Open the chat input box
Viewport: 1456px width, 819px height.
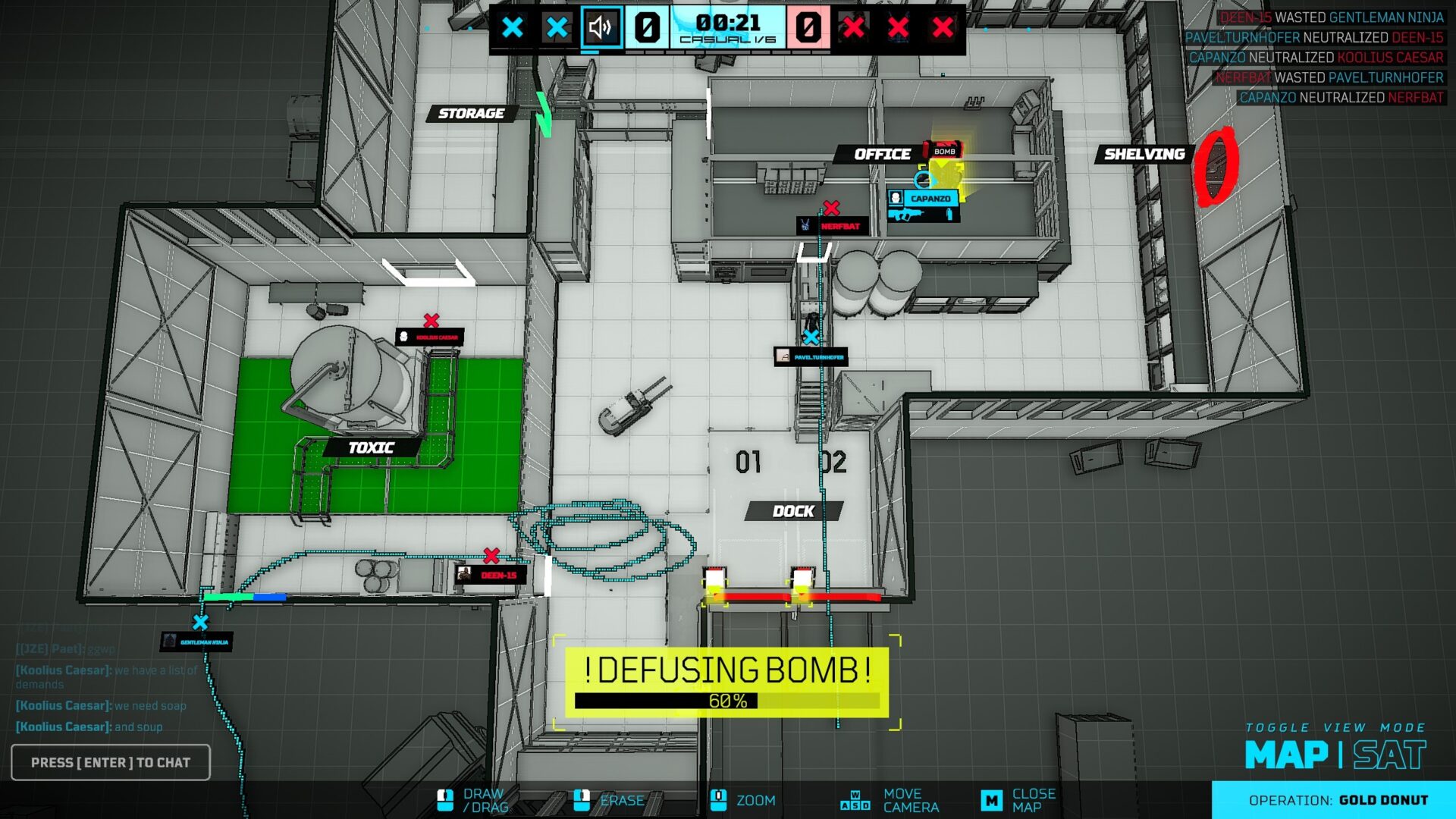click(111, 762)
